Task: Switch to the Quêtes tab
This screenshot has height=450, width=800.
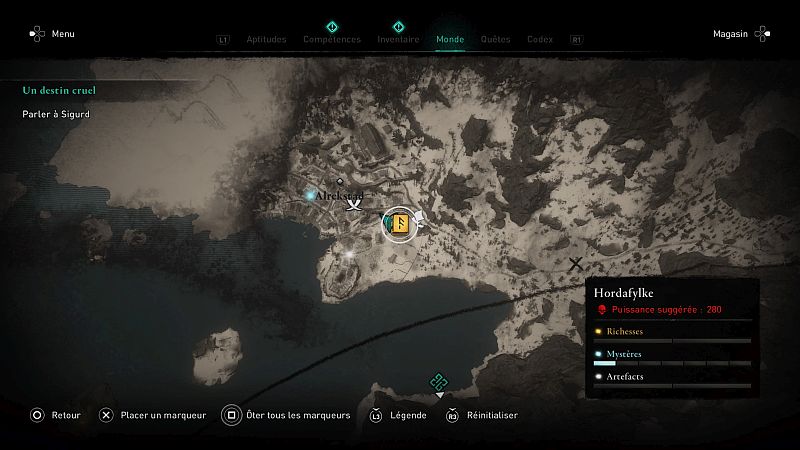Action: click(x=495, y=40)
